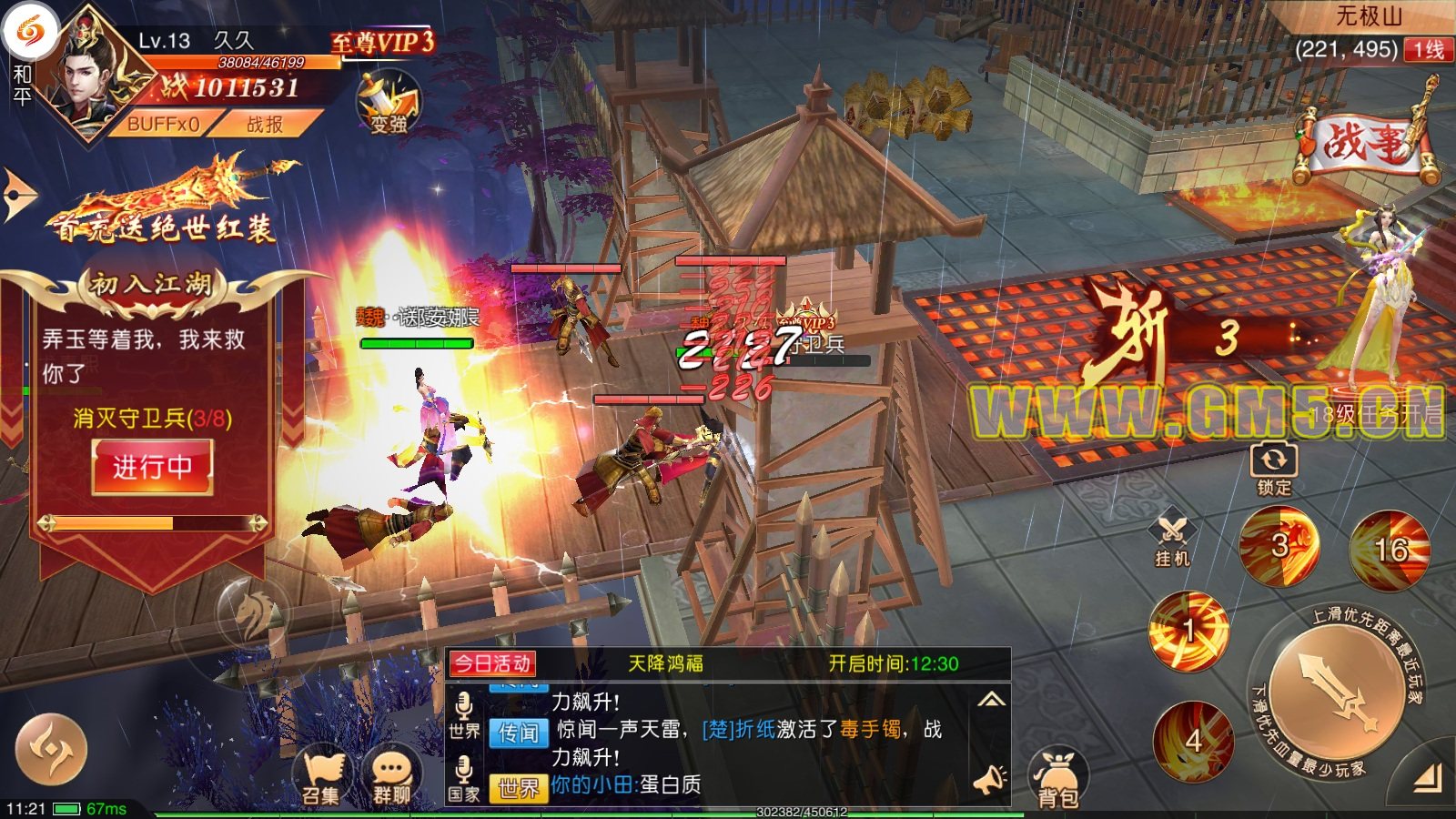The image size is (1456, 819).
Task: Click the 进行中 quest progress button
Action: [152, 467]
